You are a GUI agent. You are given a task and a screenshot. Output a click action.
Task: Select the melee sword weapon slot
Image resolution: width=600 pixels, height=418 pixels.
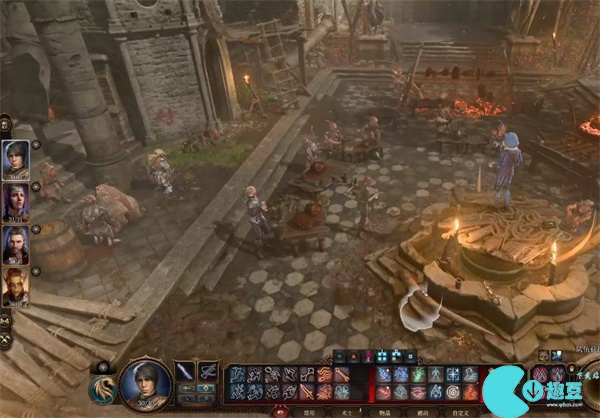pyautogui.click(x=185, y=372)
